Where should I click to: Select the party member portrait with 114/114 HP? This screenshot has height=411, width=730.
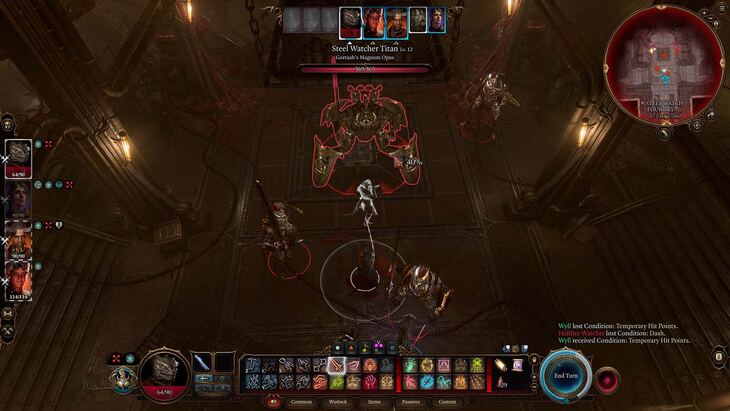point(18,278)
